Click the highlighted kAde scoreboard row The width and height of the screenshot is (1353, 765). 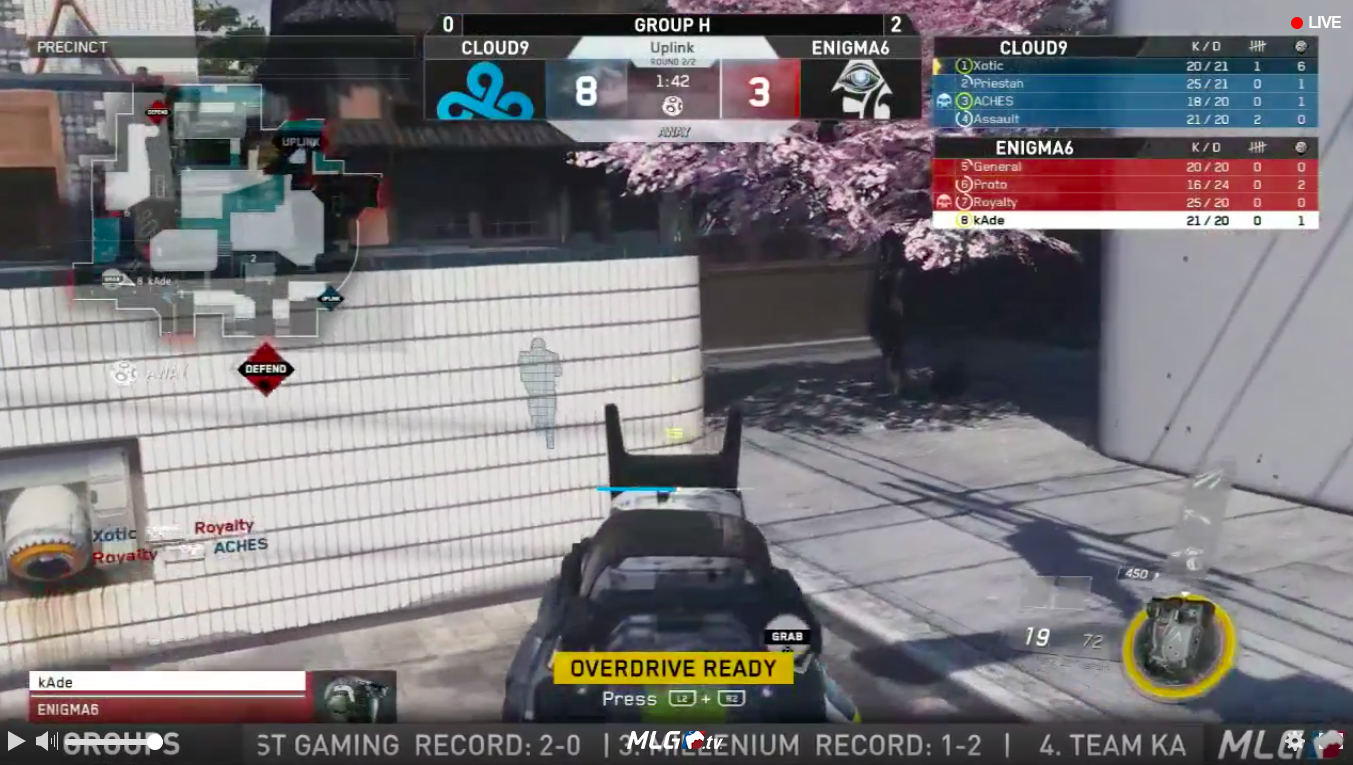coord(1124,220)
